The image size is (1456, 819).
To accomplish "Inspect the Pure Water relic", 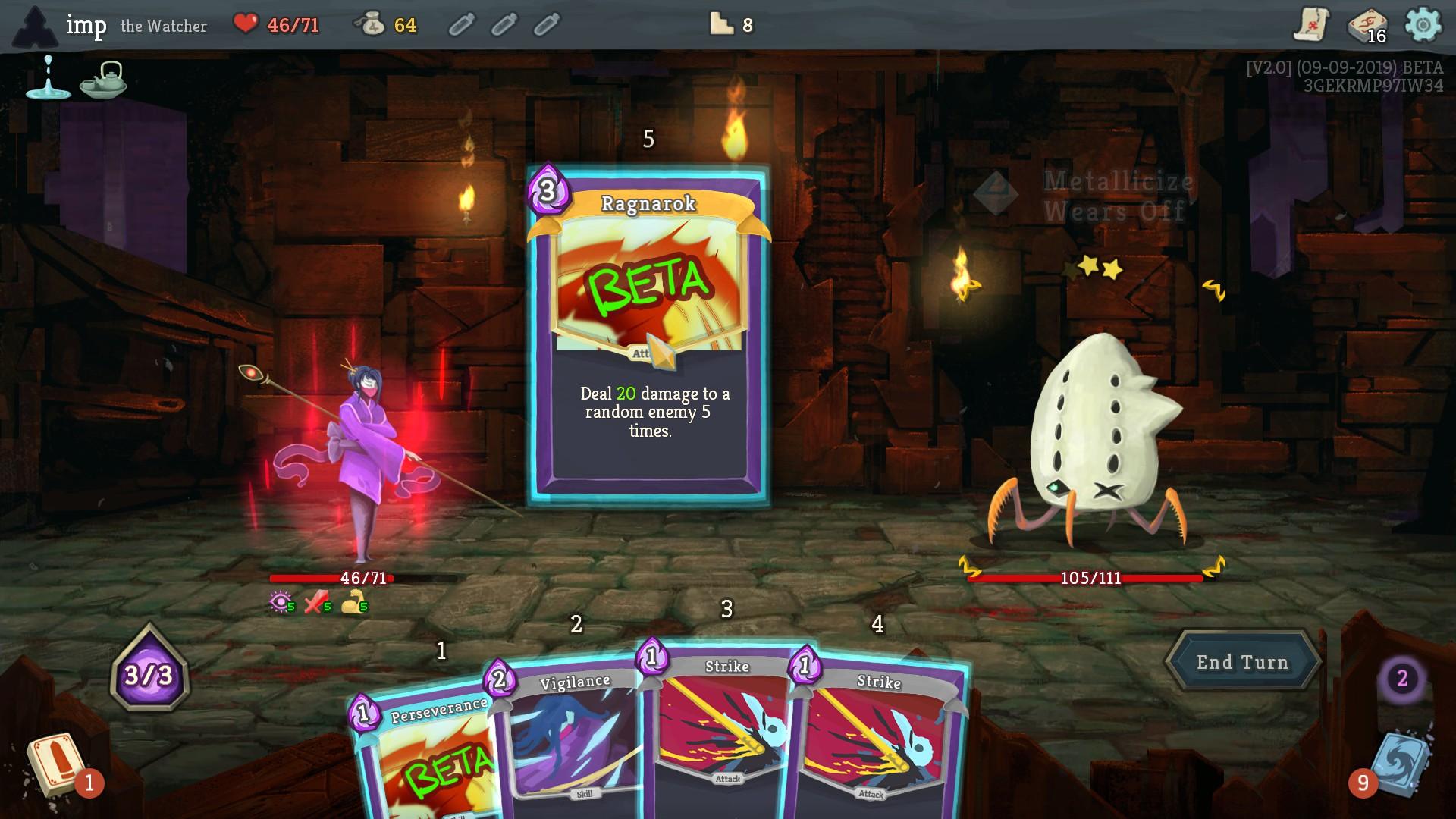I will click(x=48, y=78).
